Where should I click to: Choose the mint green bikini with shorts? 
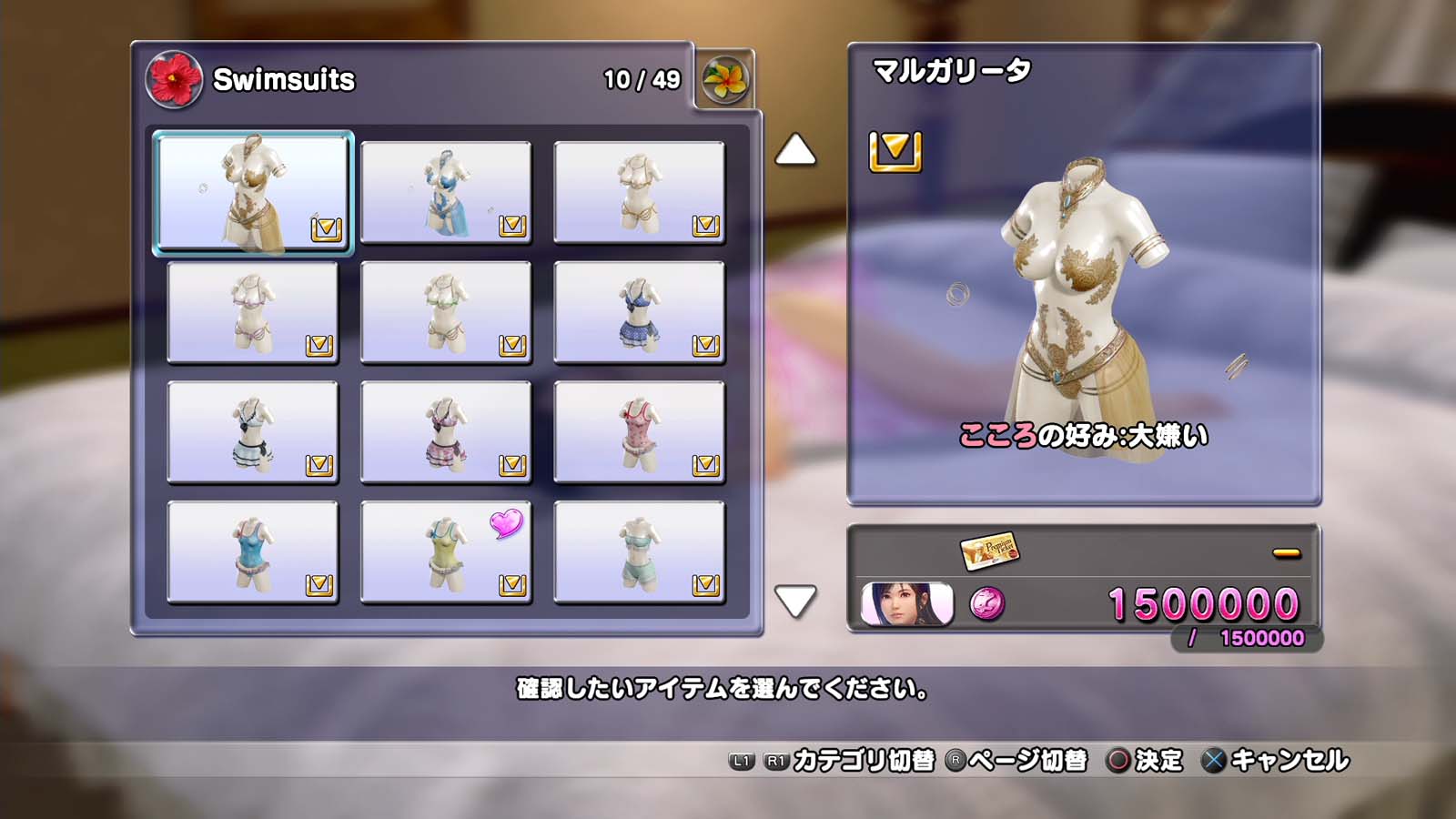pyautogui.click(x=639, y=552)
